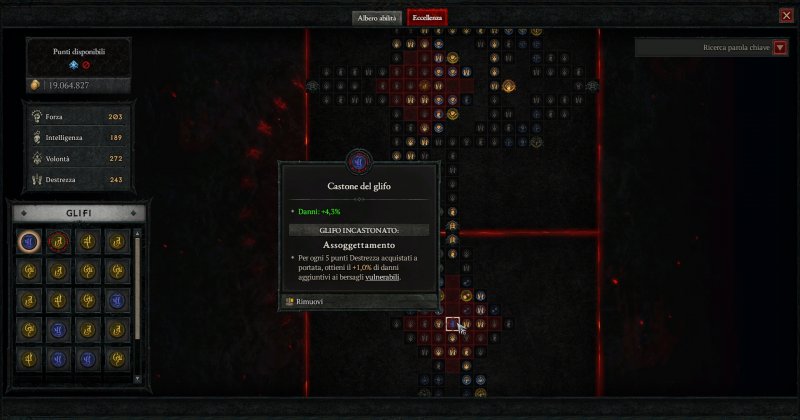Switch to the Albero abilità tab
Image resolution: width=800 pixels, height=420 pixels.
(x=377, y=18)
